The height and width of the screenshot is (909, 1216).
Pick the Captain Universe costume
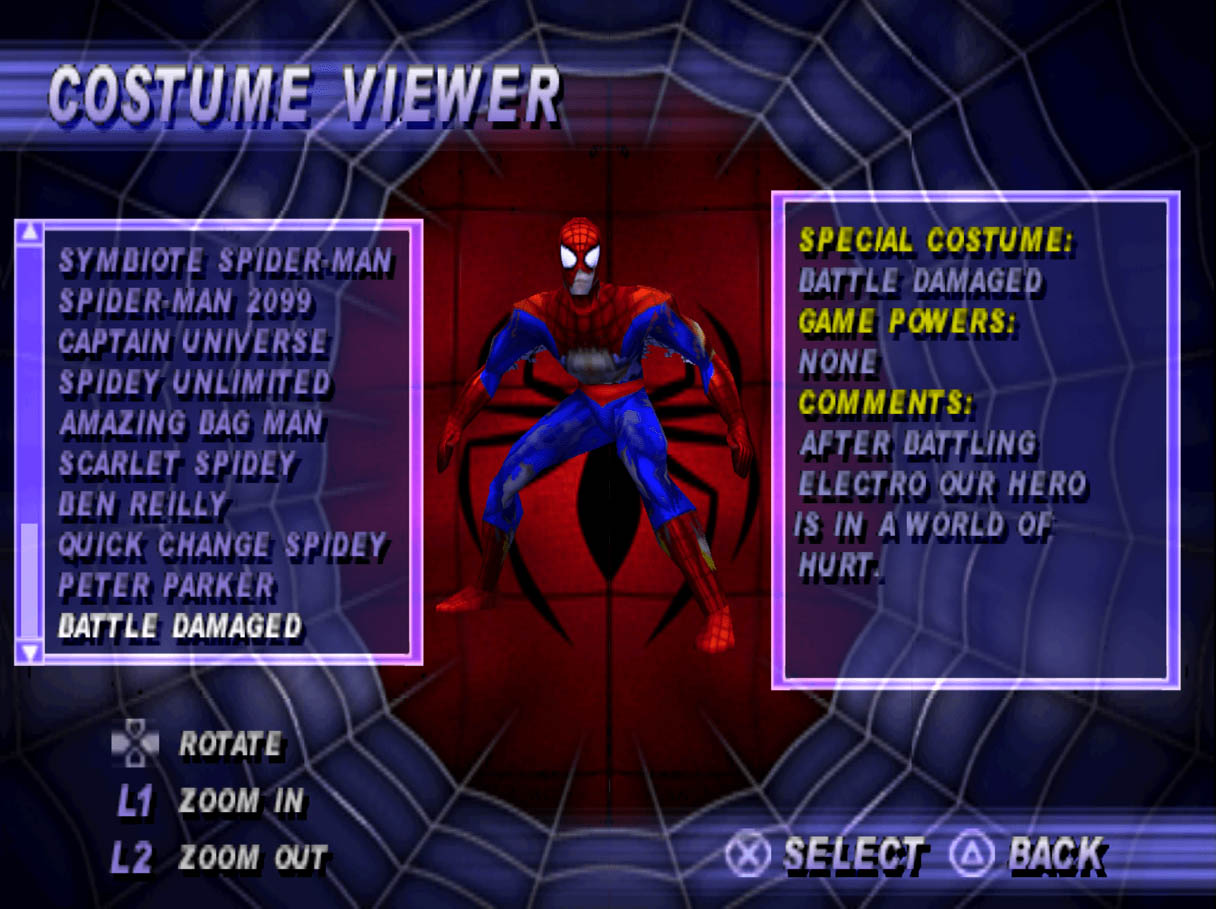coord(192,342)
